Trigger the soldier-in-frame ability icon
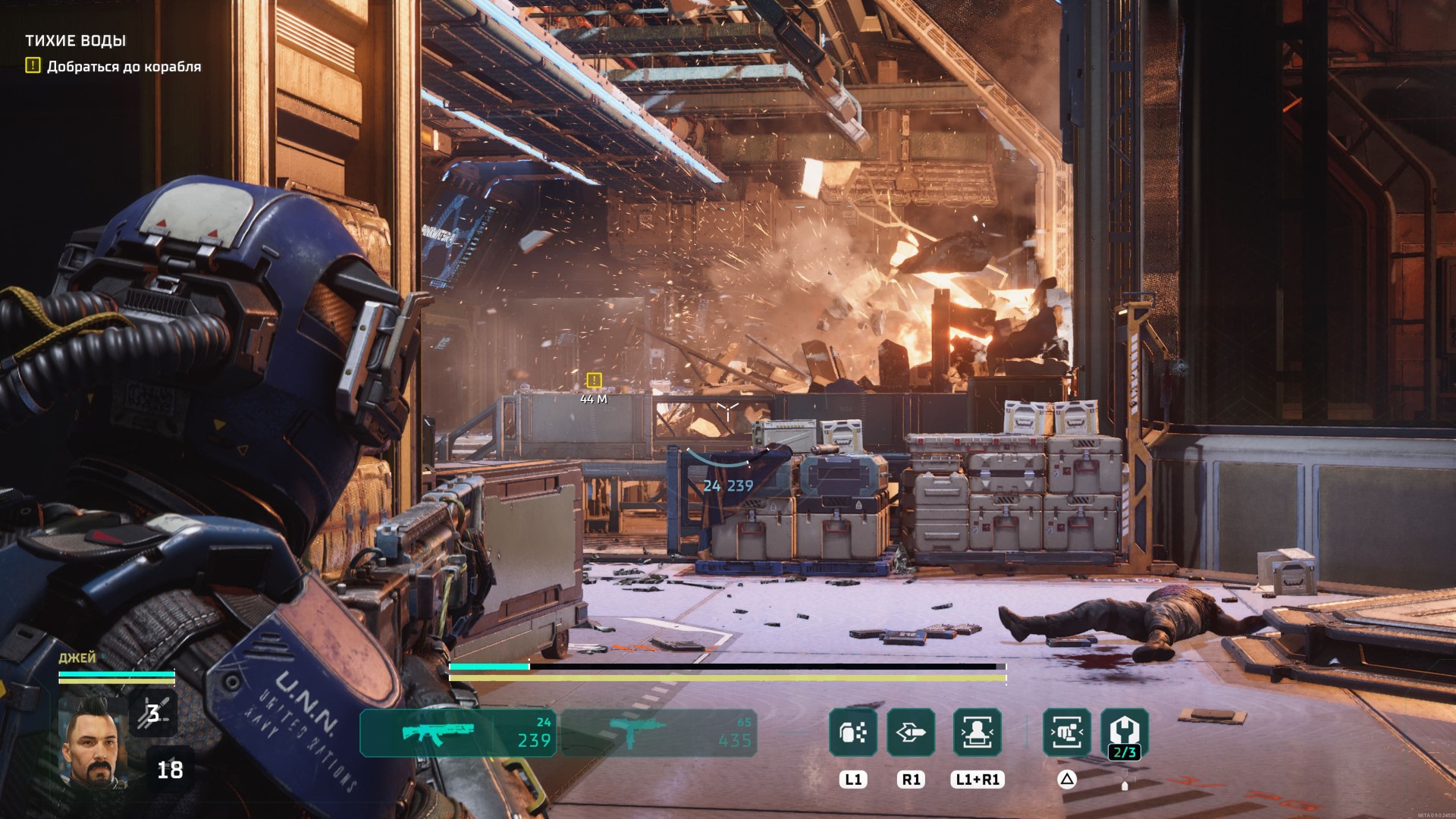Screen dimensions: 1456x819 (977, 732)
